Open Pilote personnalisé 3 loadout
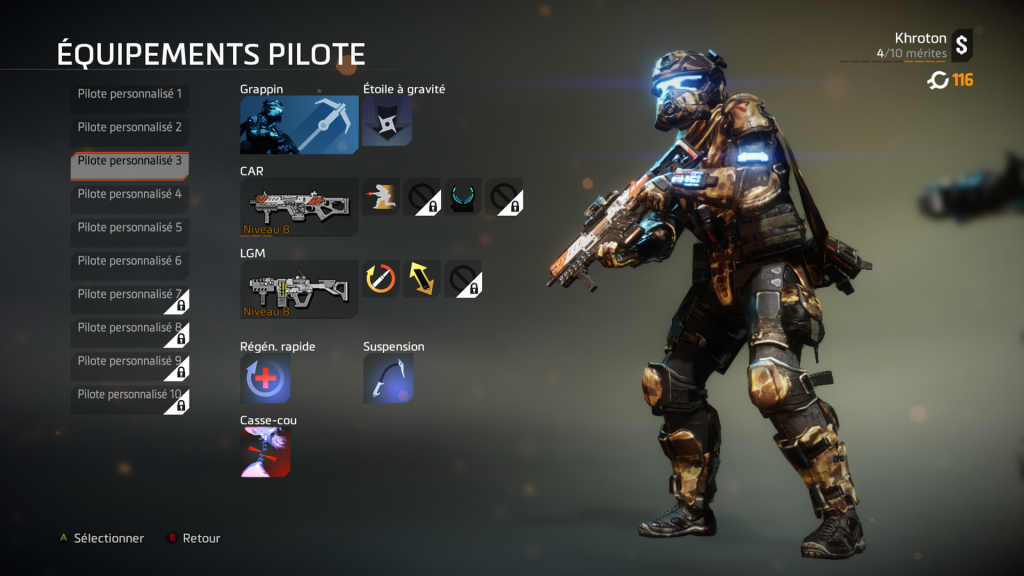The height and width of the screenshot is (576, 1024). (x=129, y=161)
